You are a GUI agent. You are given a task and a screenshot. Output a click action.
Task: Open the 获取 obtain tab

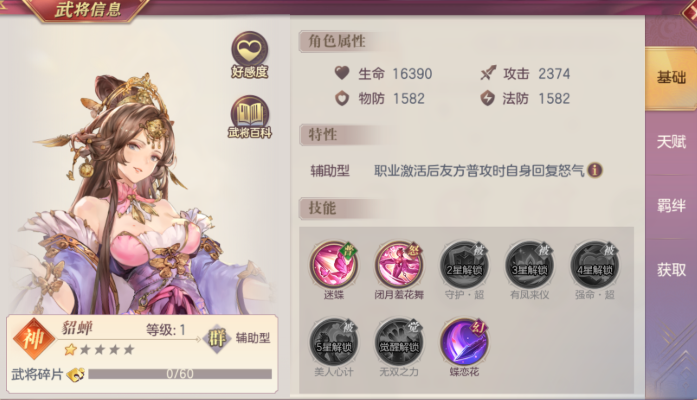[671, 269]
